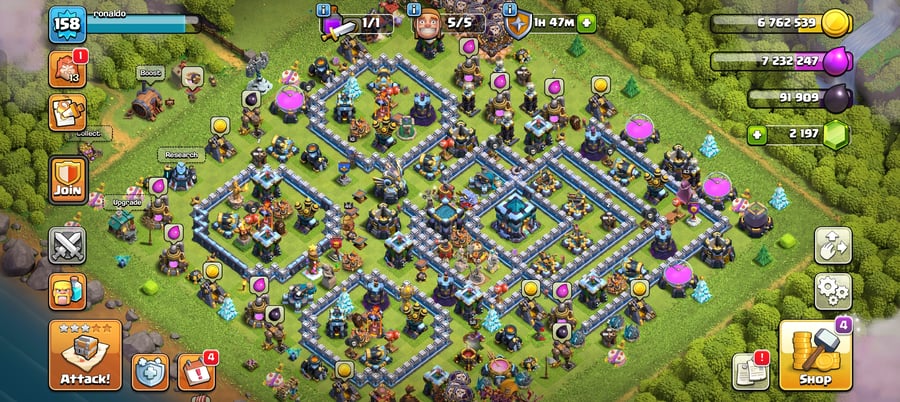Open the messages button with 4 notifications
The image size is (900, 402).
point(196,370)
